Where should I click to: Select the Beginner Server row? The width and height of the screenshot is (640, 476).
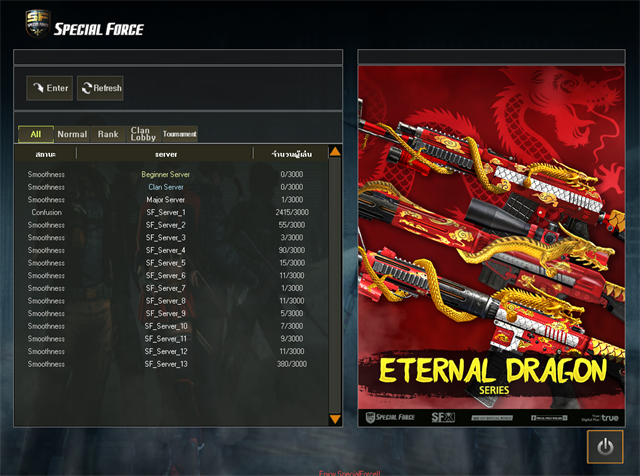[166, 175]
